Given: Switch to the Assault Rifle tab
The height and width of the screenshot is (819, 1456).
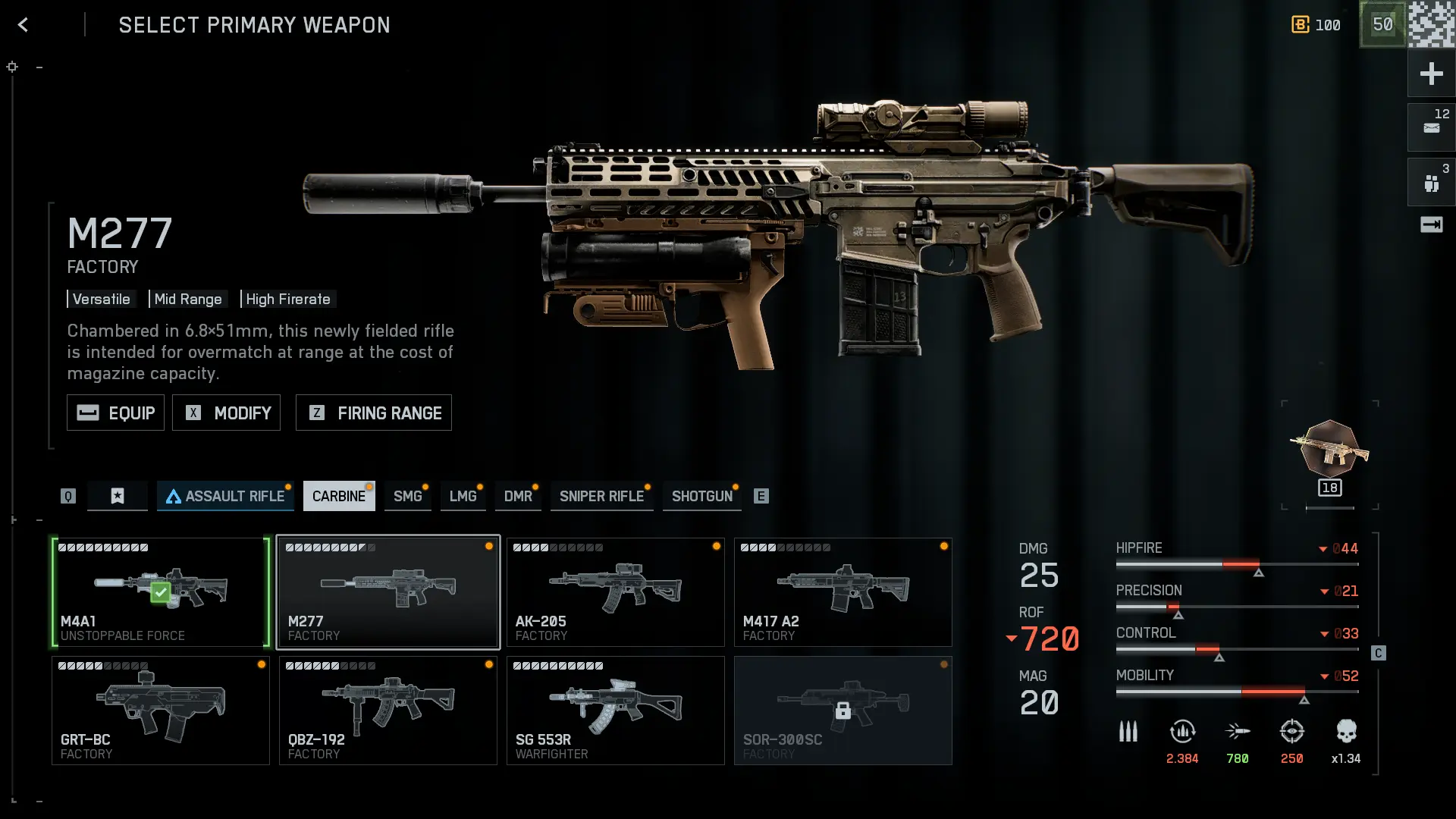Looking at the screenshot, I should [x=225, y=496].
